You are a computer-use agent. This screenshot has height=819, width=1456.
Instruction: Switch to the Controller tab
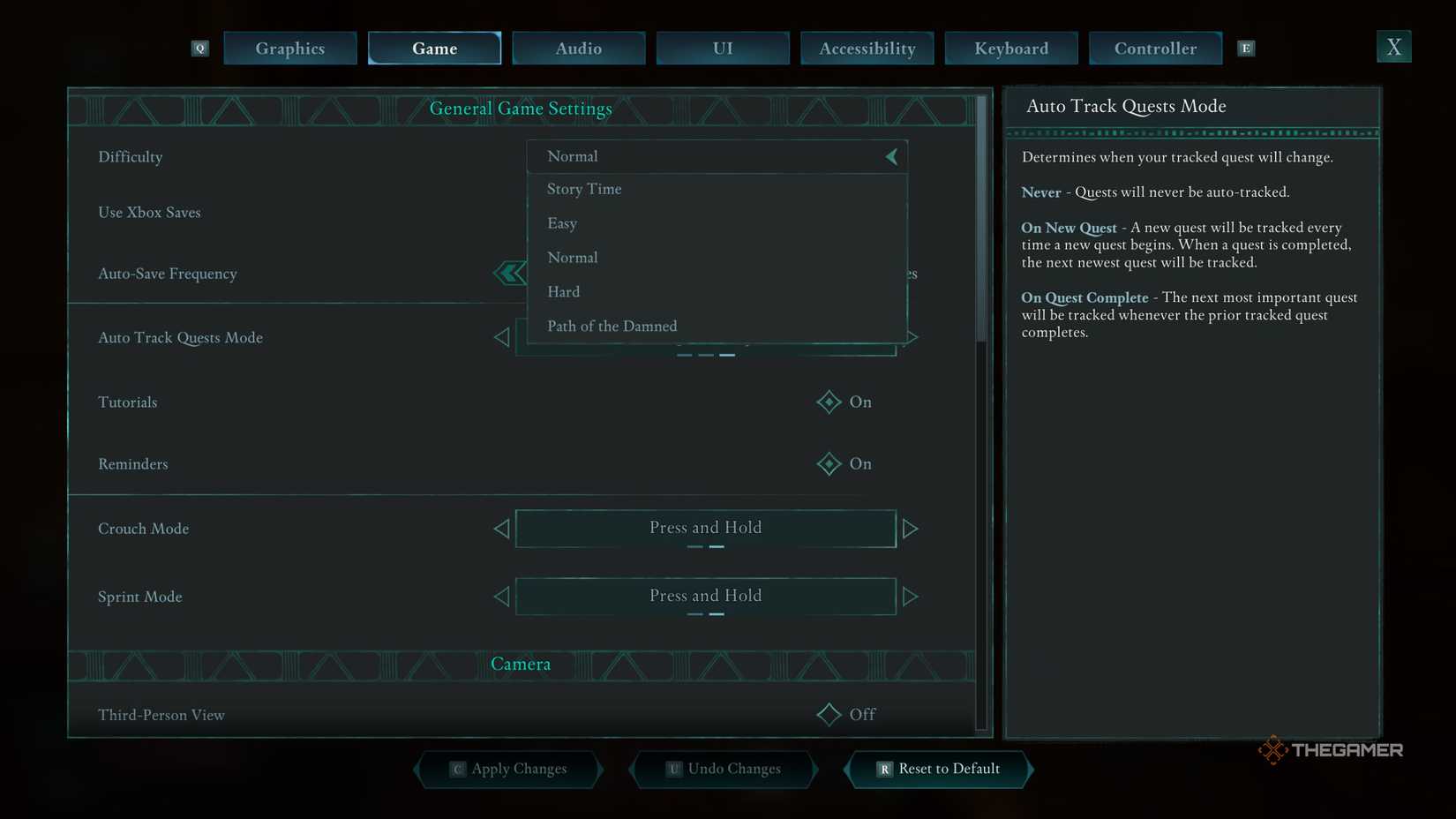(1155, 49)
